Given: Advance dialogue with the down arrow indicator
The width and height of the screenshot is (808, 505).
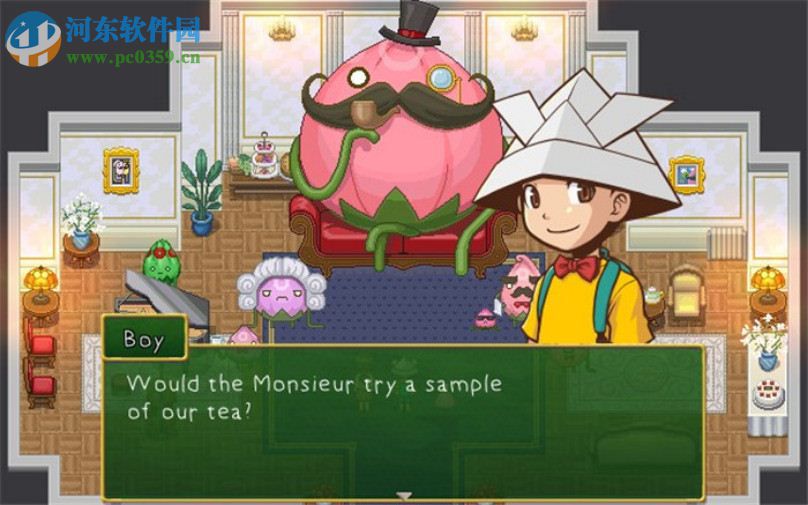Looking at the screenshot, I should (404, 494).
